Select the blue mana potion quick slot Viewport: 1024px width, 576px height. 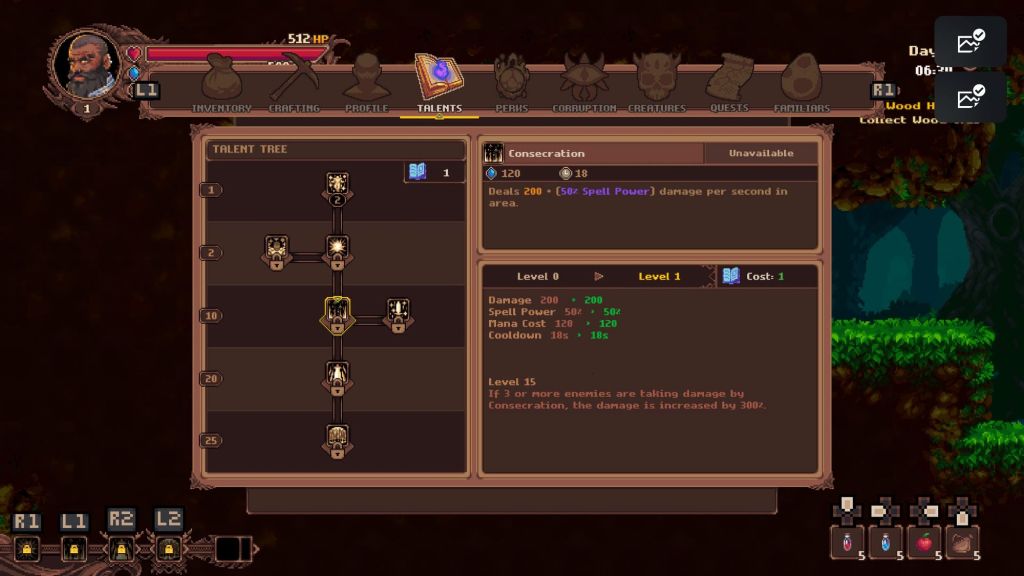point(885,542)
